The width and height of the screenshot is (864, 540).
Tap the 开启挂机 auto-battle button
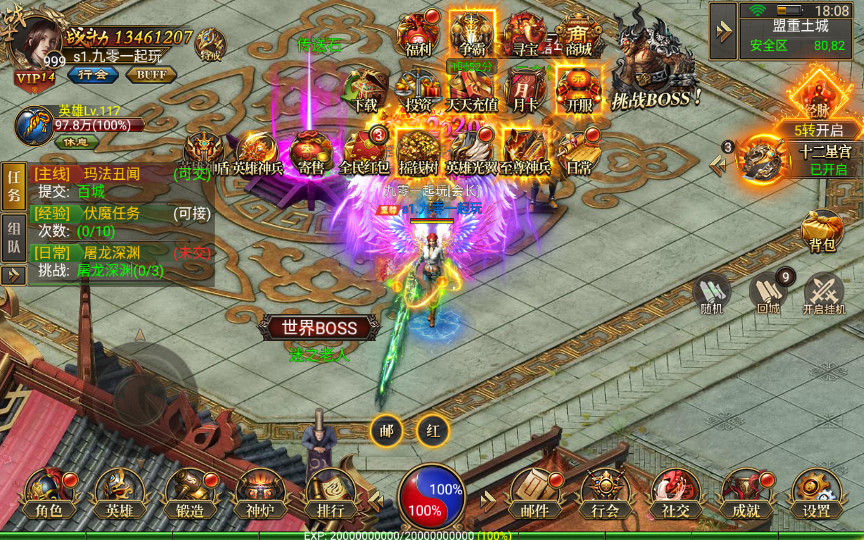(823, 293)
